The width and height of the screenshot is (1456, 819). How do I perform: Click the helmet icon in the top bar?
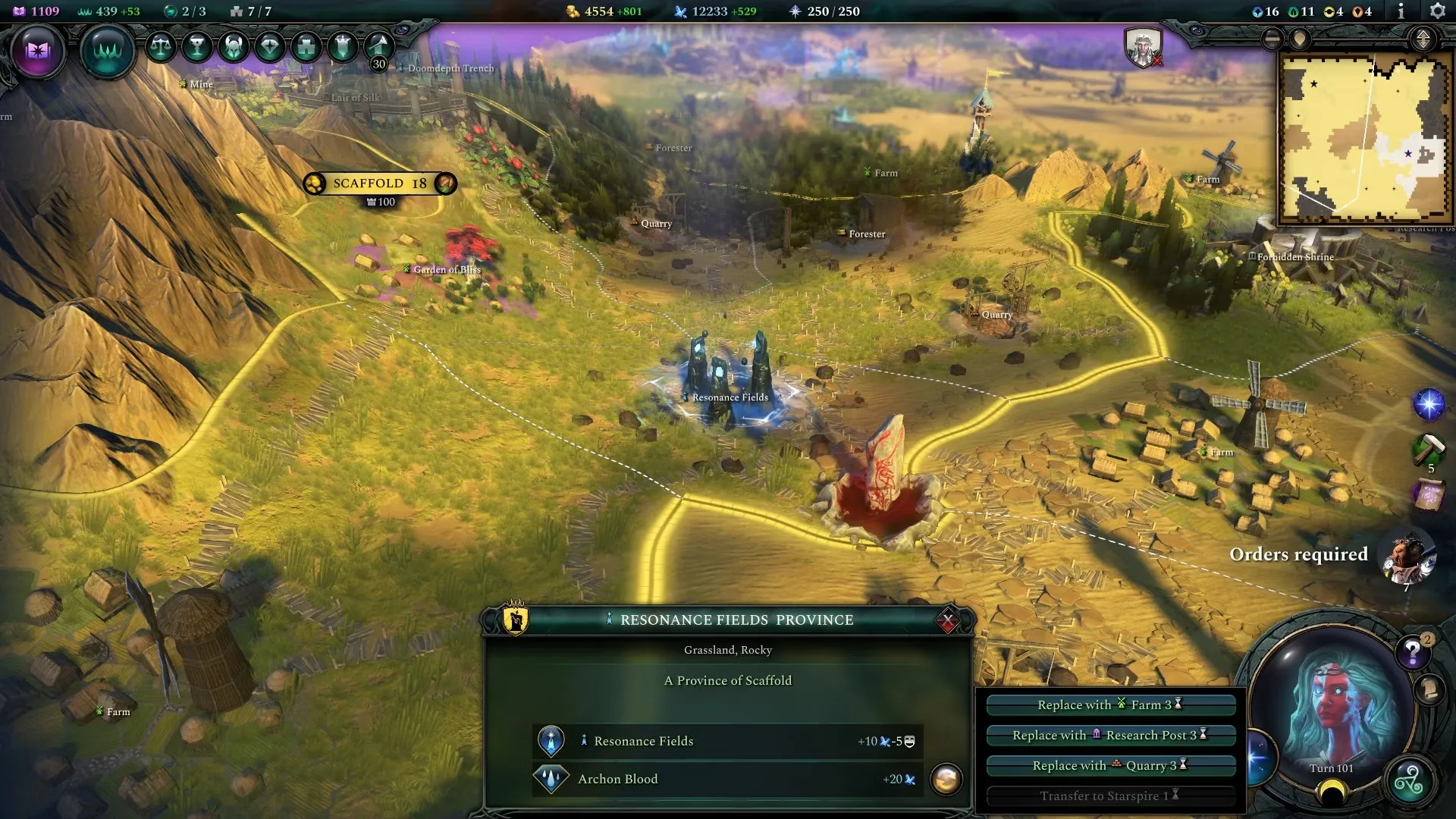pyautogui.click(x=234, y=47)
